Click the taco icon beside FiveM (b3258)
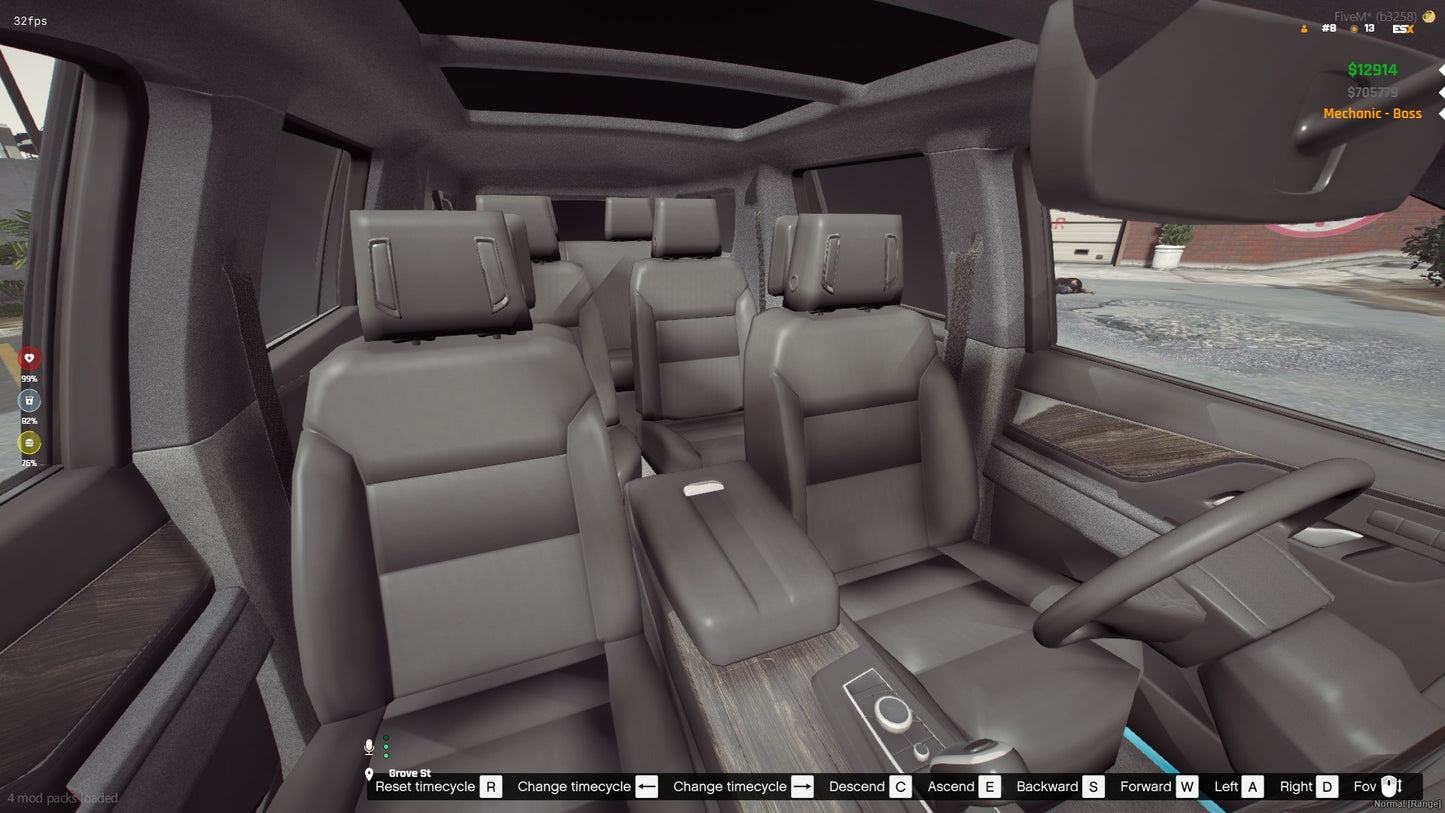The height and width of the screenshot is (813, 1445). click(1428, 16)
